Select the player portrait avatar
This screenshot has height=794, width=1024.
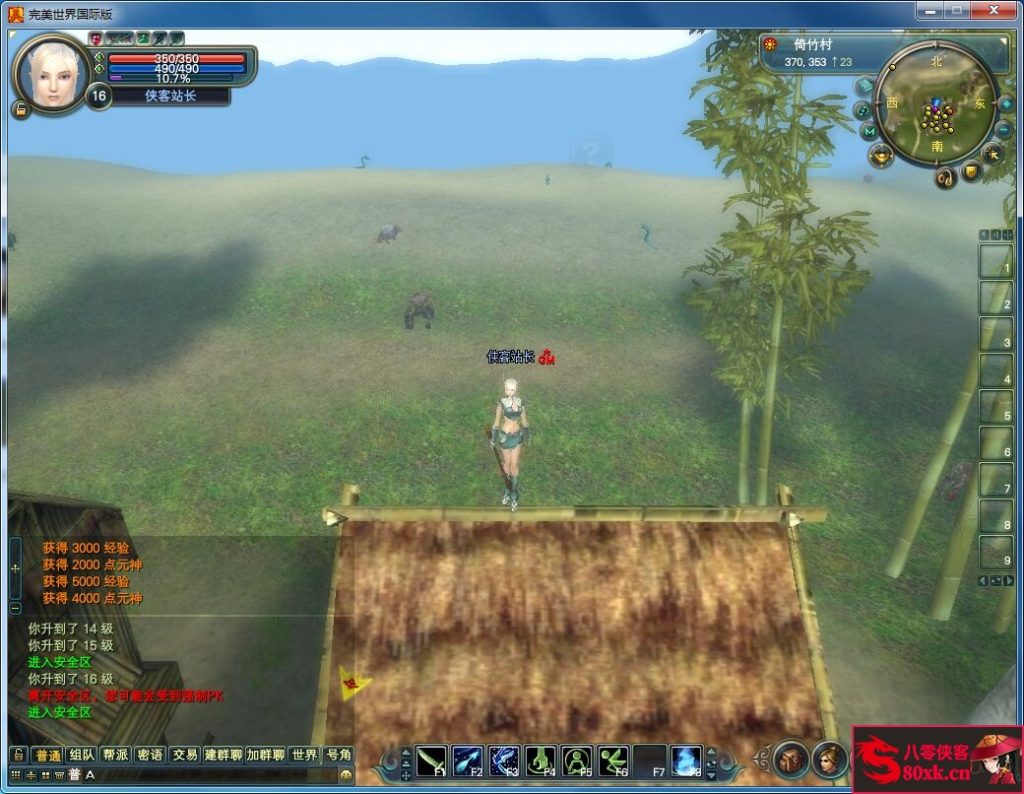click(50, 73)
